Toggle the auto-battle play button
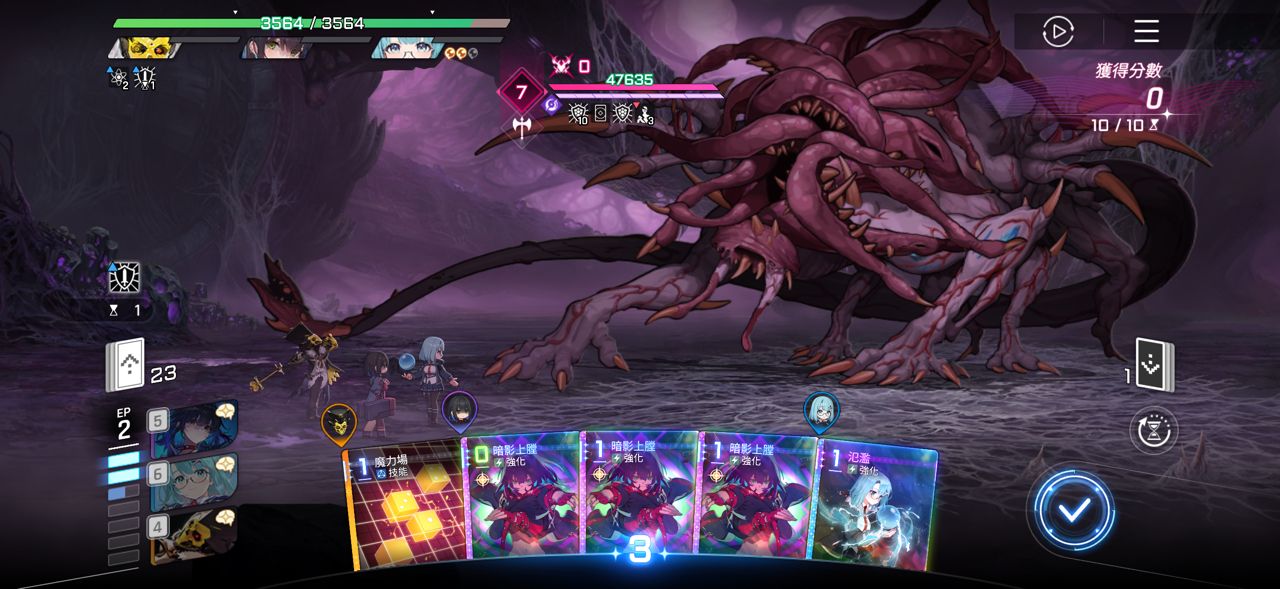This screenshot has width=1280, height=589. pos(1057,32)
